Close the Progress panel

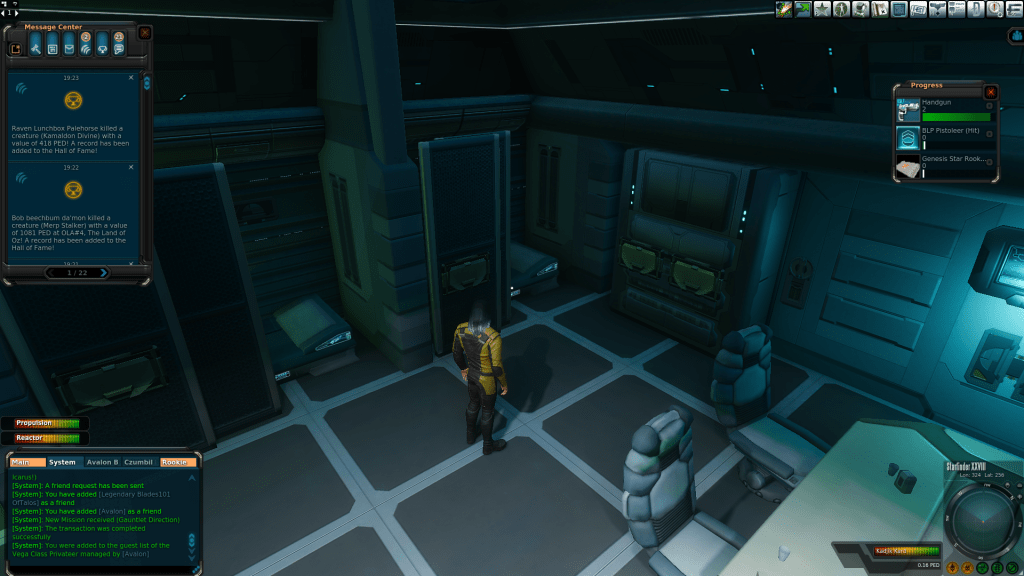tap(990, 92)
